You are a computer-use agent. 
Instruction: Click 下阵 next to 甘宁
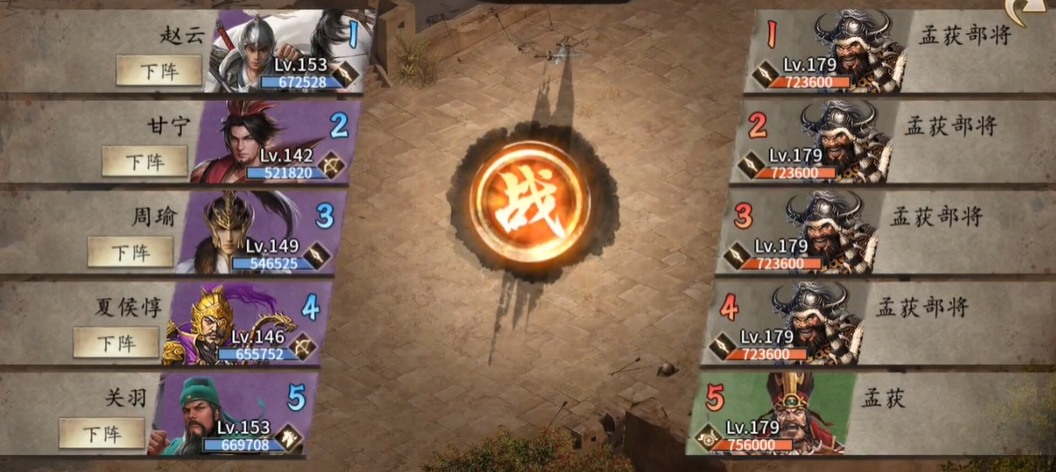point(145,160)
